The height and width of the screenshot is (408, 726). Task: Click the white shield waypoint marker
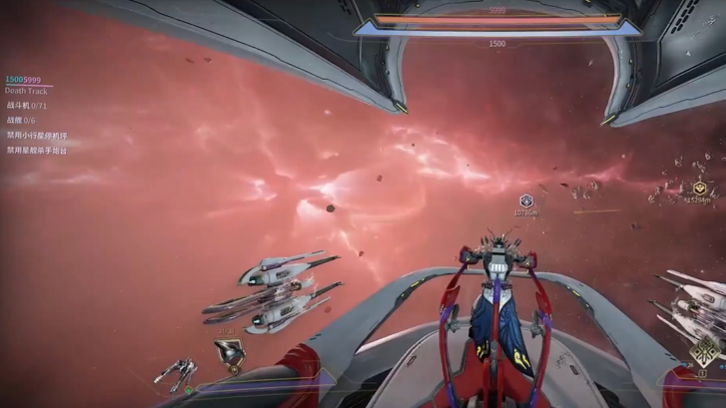[x=527, y=201]
